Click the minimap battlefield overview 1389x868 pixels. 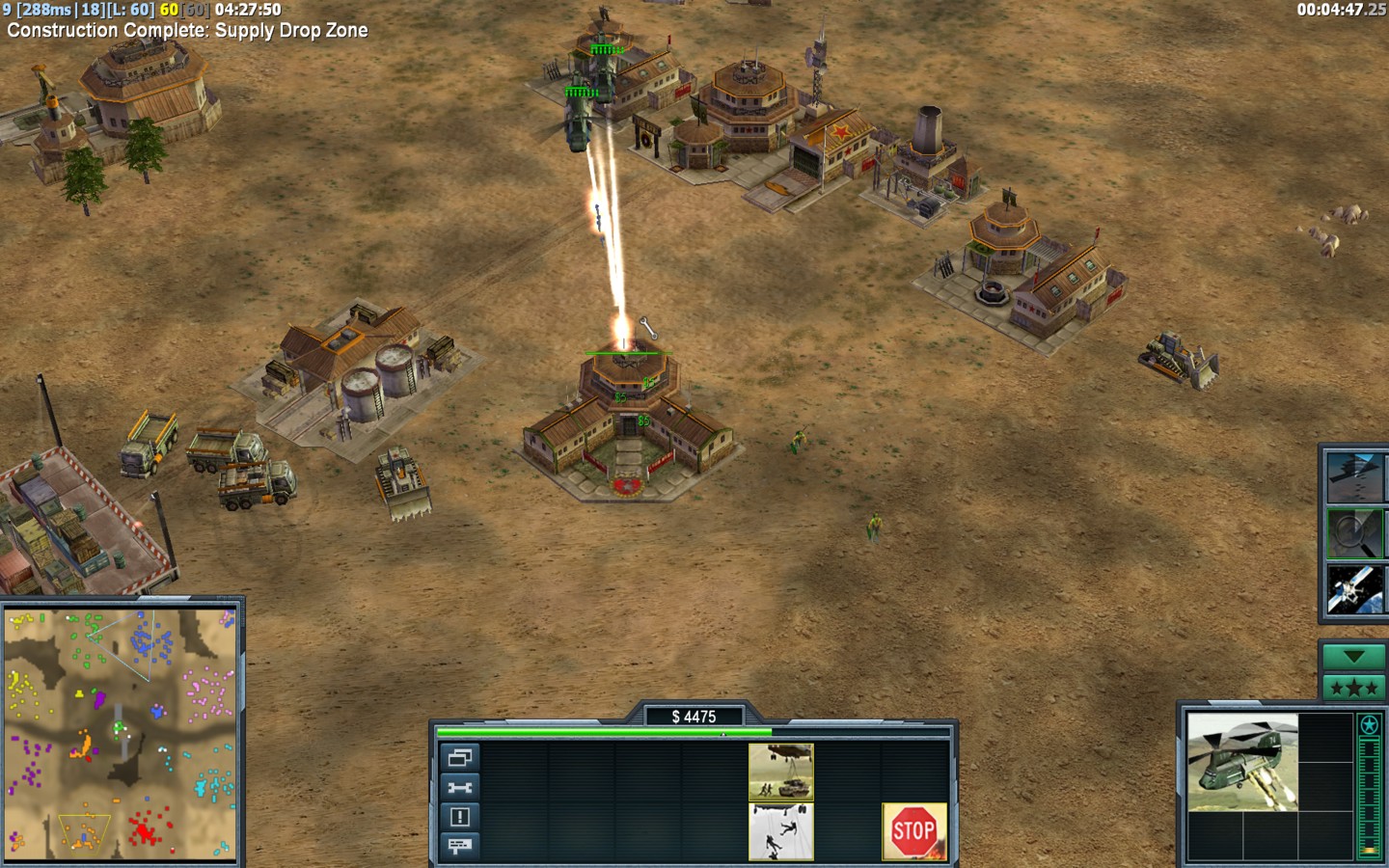pos(120,733)
